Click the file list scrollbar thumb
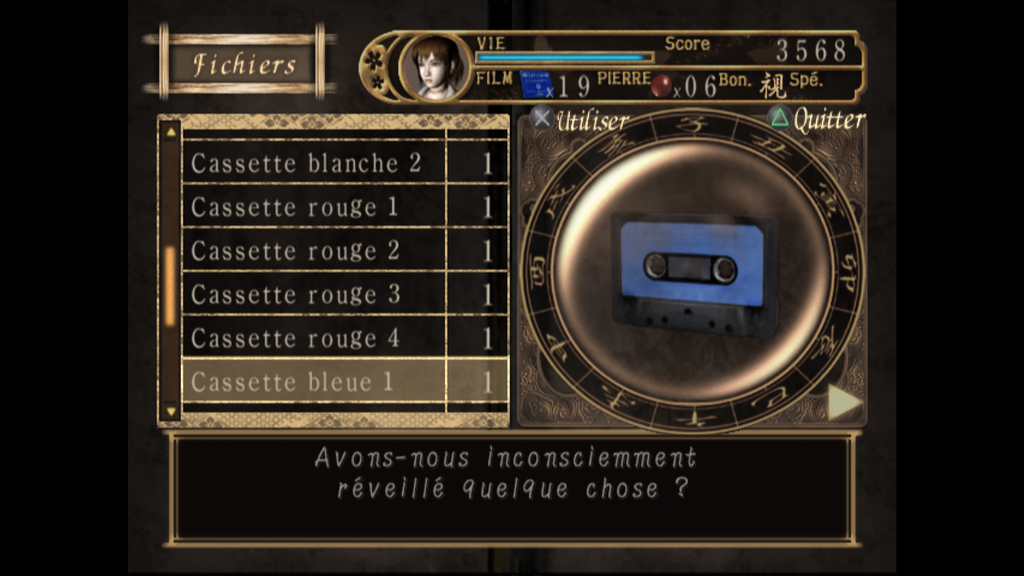 [x=169, y=285]
